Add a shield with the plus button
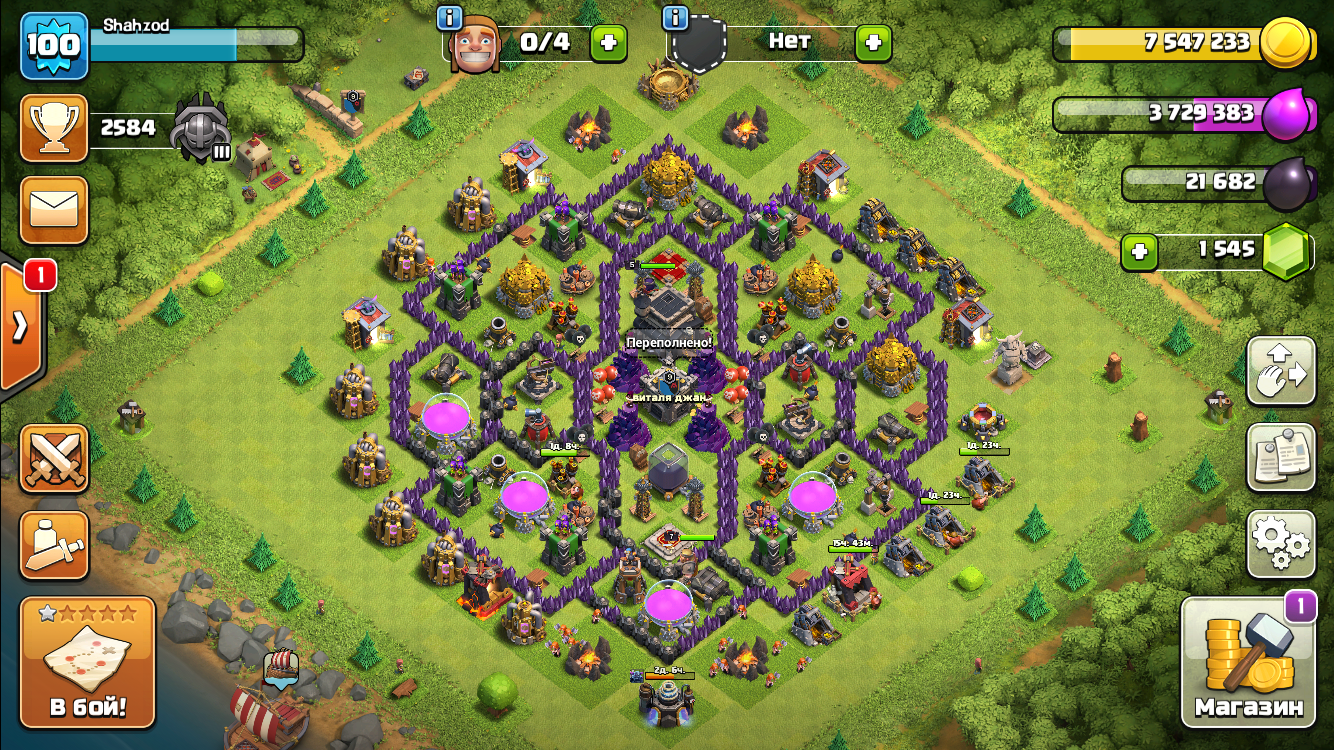The image size is (1334, 750). [873, 43]
